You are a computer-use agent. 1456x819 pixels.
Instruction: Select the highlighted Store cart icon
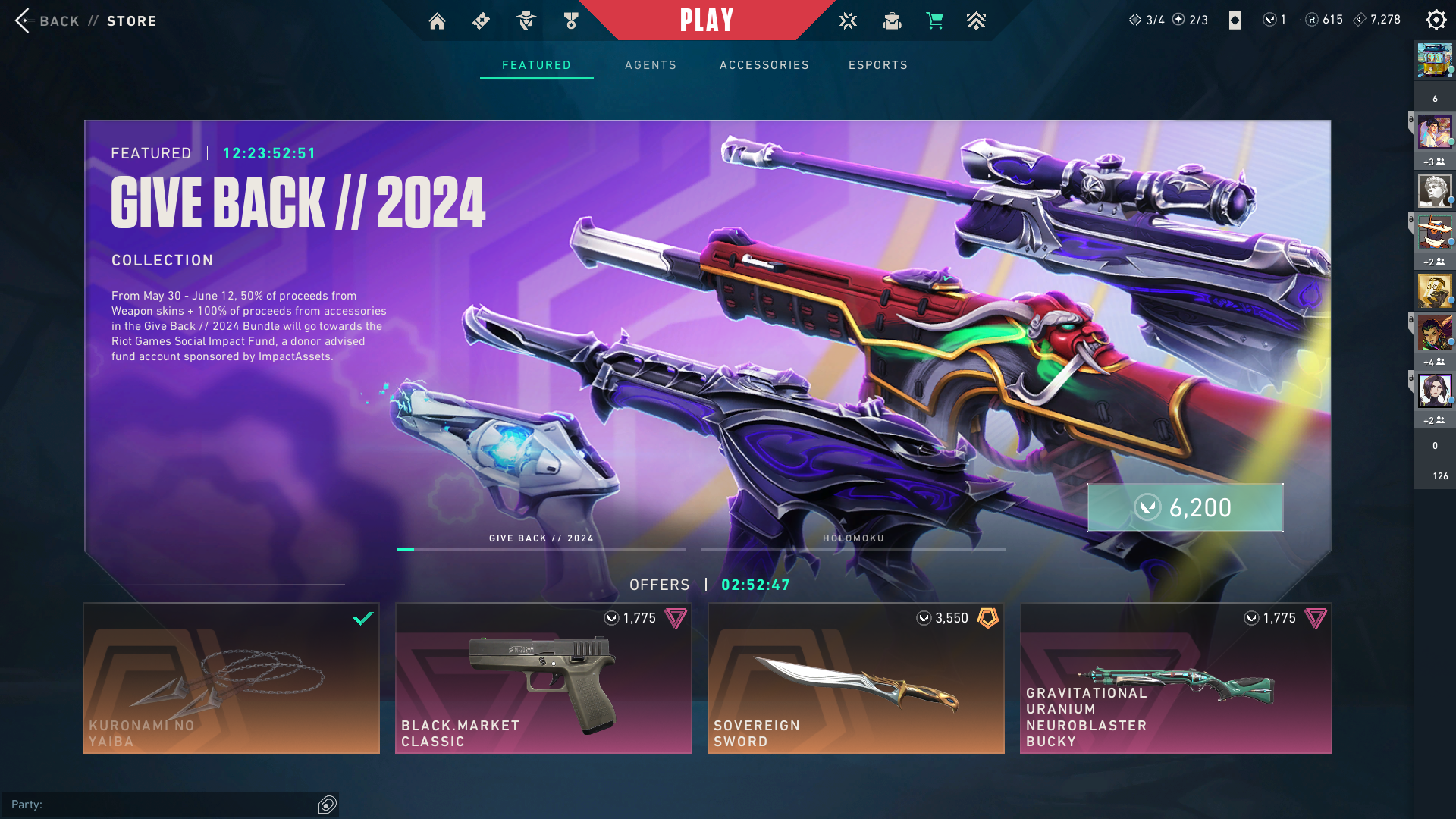click(935, 20)
